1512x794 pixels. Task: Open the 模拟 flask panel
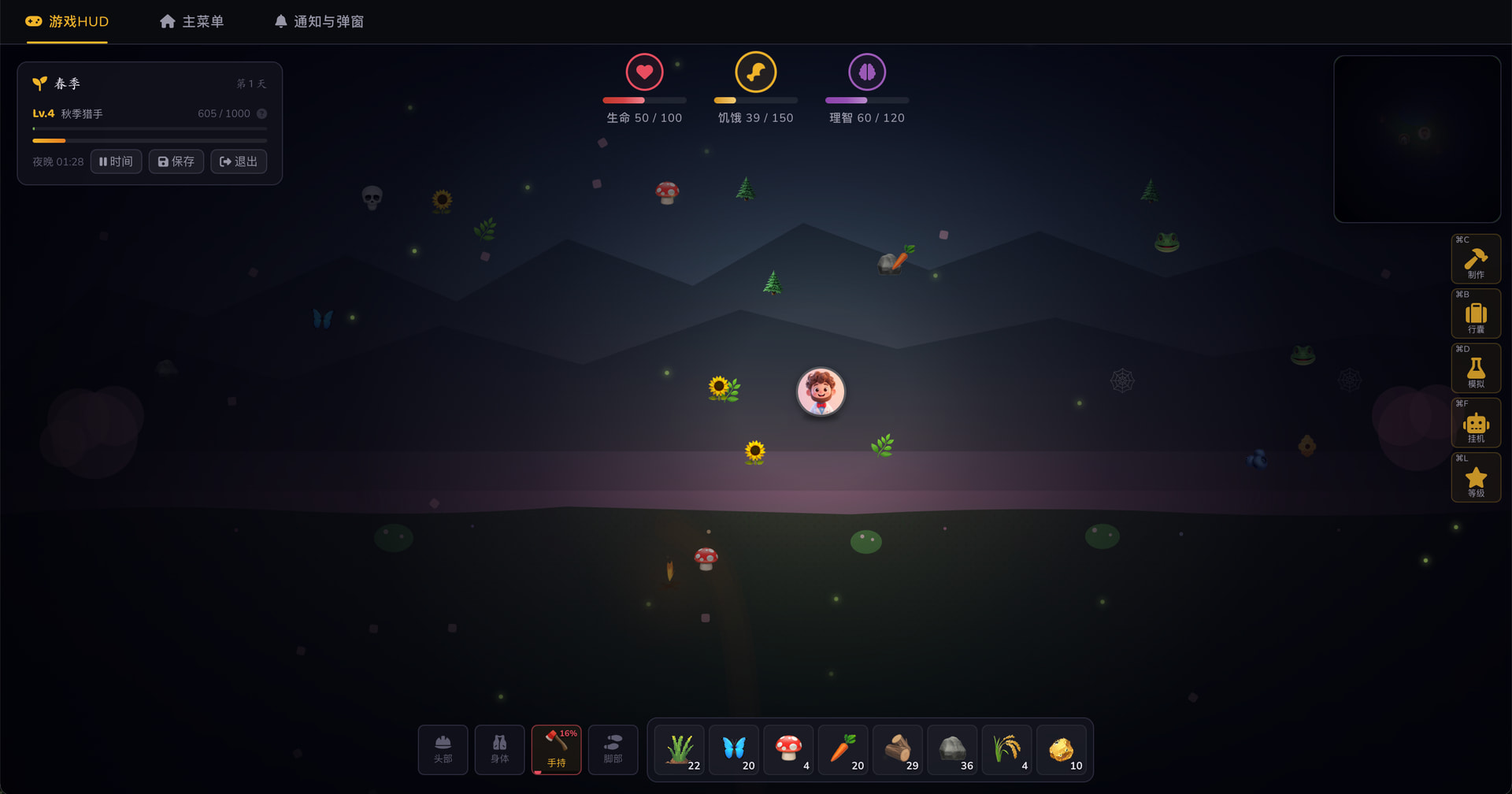(x=1475, y=369)
